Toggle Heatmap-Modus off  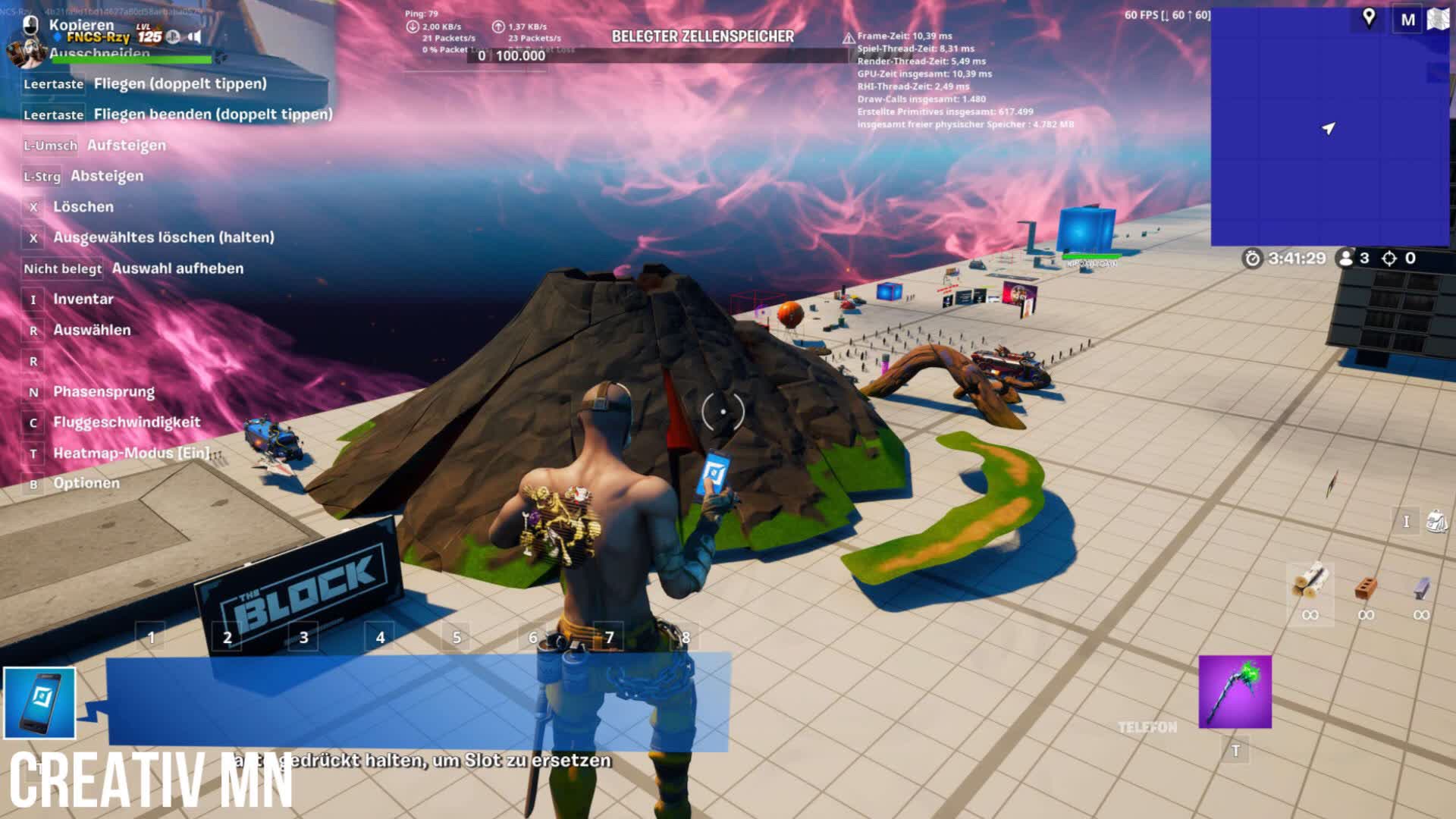[x=129, y=453]
